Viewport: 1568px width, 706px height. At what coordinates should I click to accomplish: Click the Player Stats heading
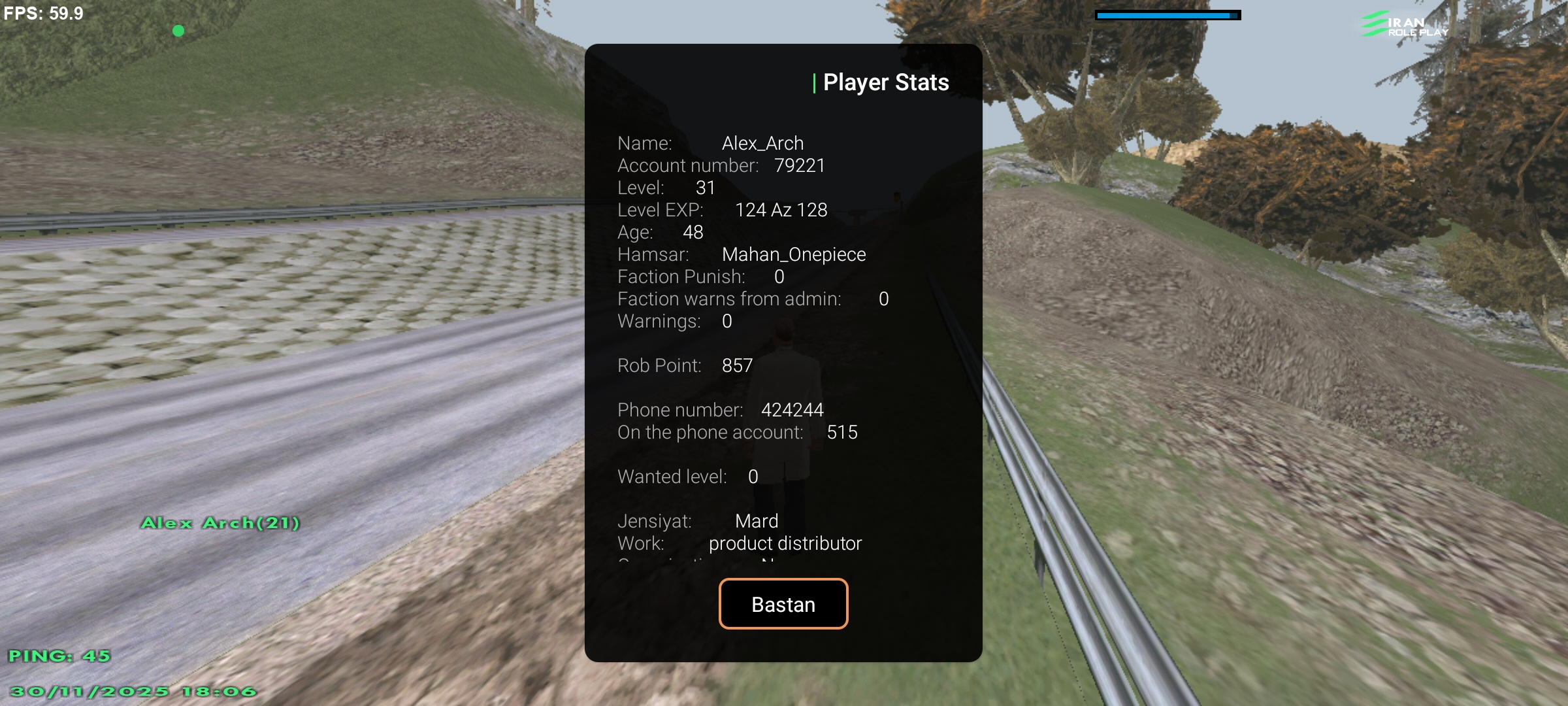click(886, 82)
